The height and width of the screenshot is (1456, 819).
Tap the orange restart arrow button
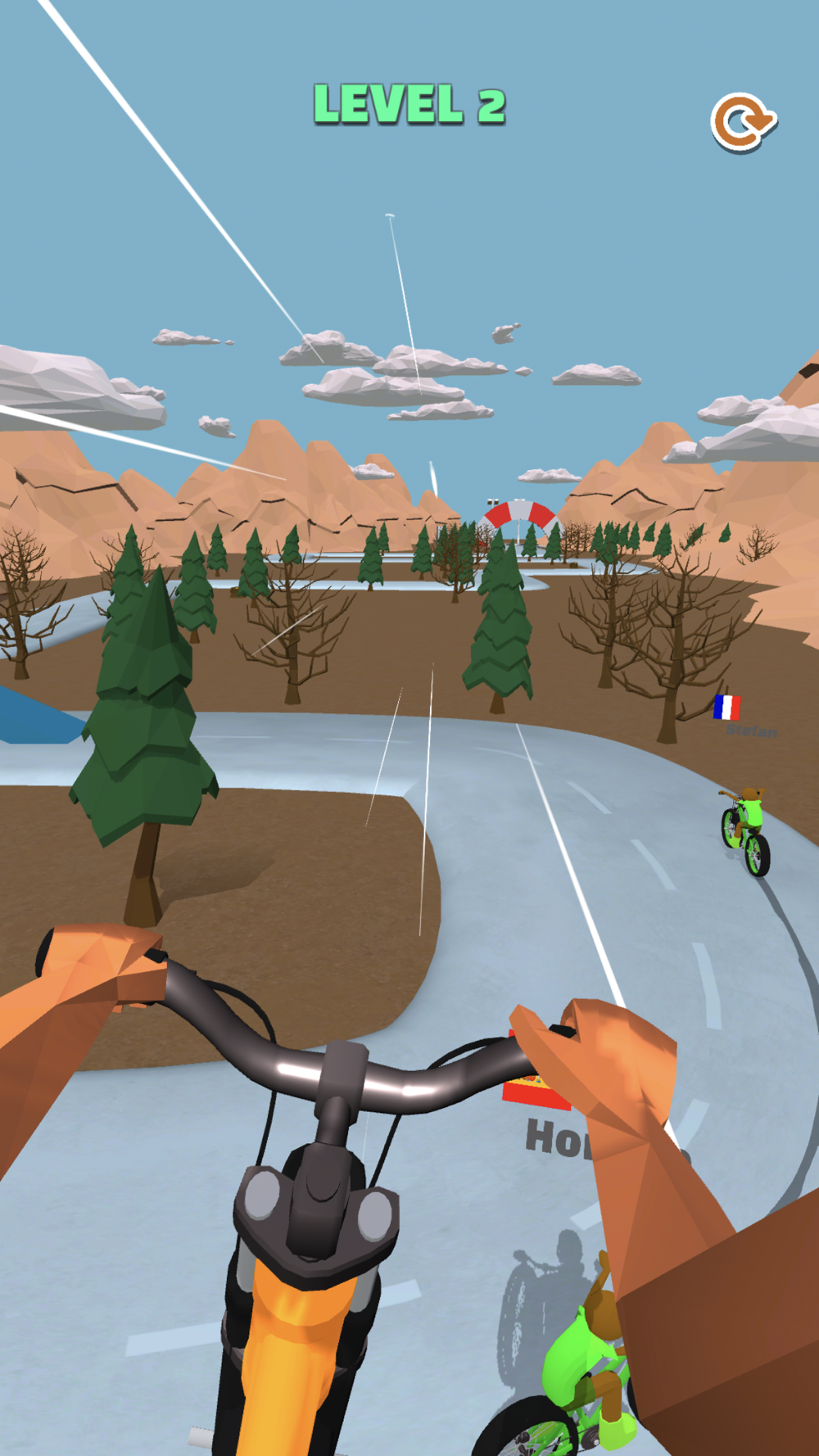pos(742,123)
